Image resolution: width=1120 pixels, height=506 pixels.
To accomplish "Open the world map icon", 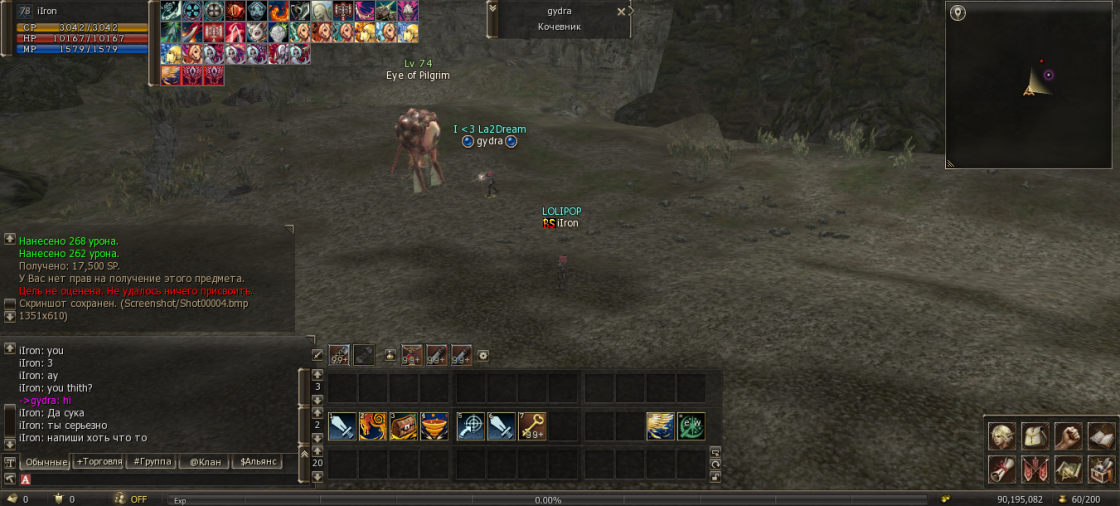I will tap(1068, 468).
